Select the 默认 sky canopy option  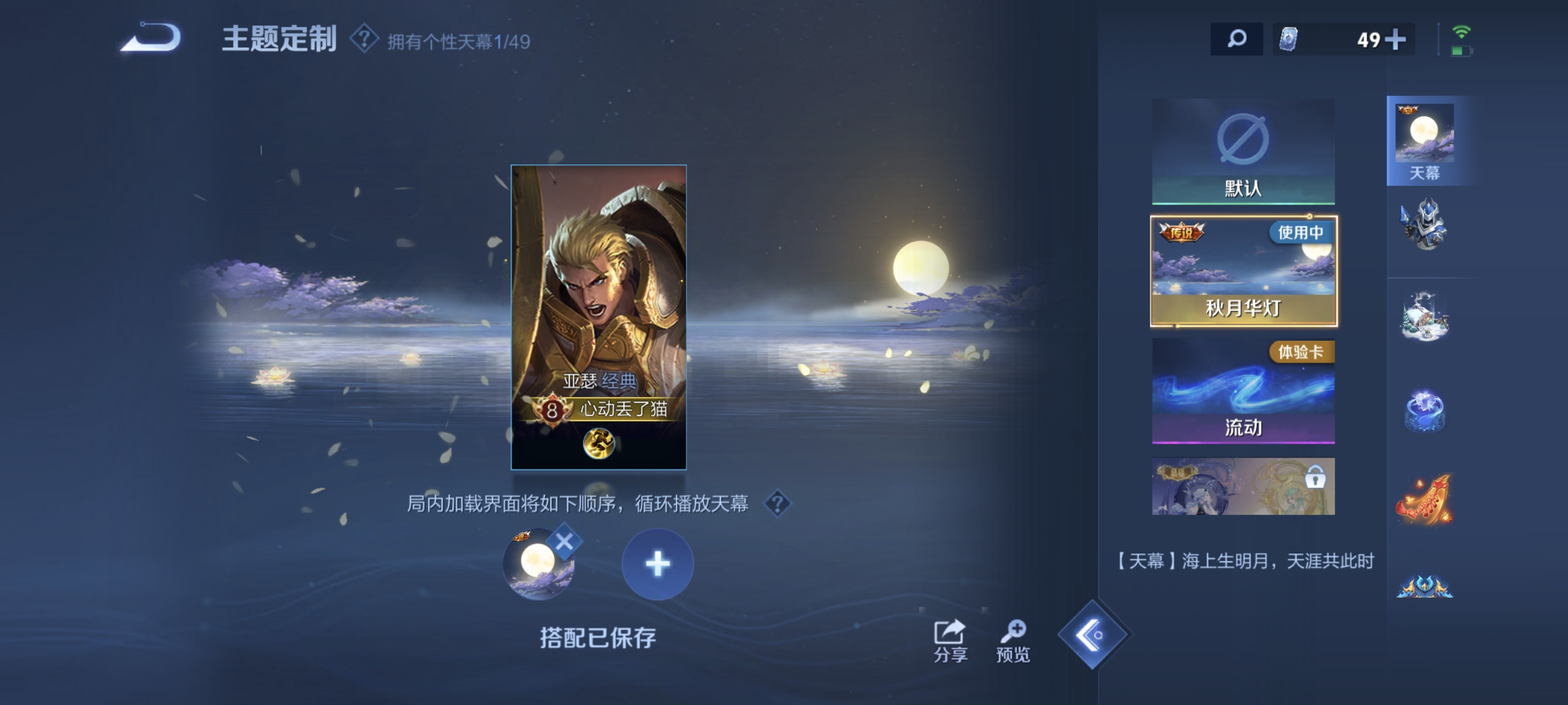pos(1244,151)
